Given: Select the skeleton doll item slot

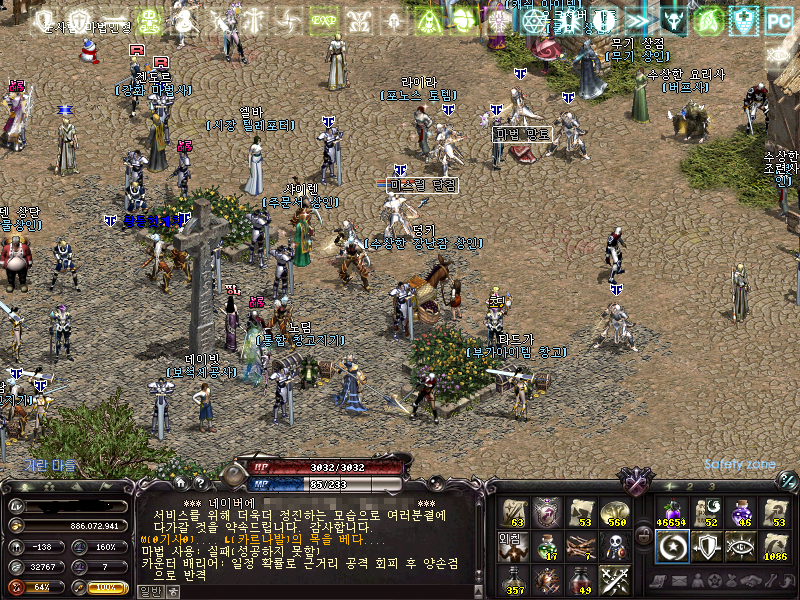Looking at the screenshot, I should tap(614, 546).
